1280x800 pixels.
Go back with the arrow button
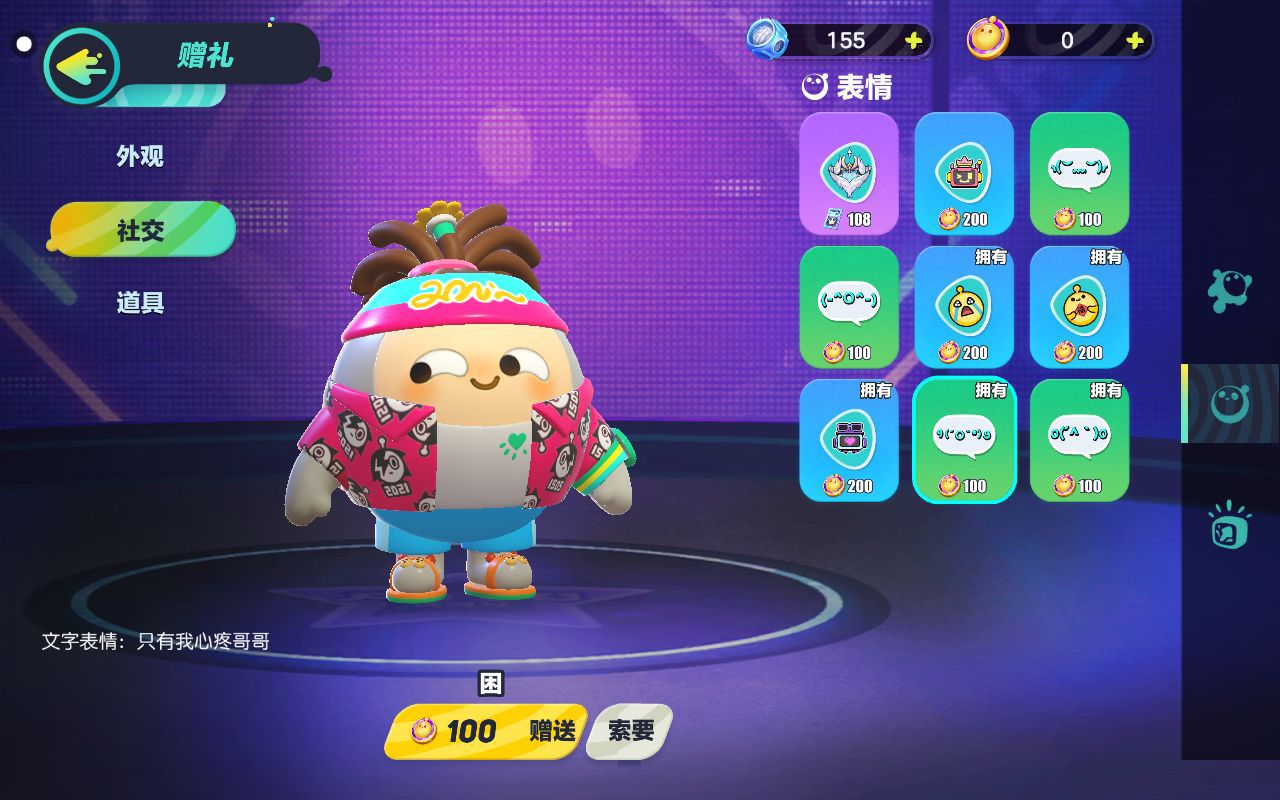point(81,67)
